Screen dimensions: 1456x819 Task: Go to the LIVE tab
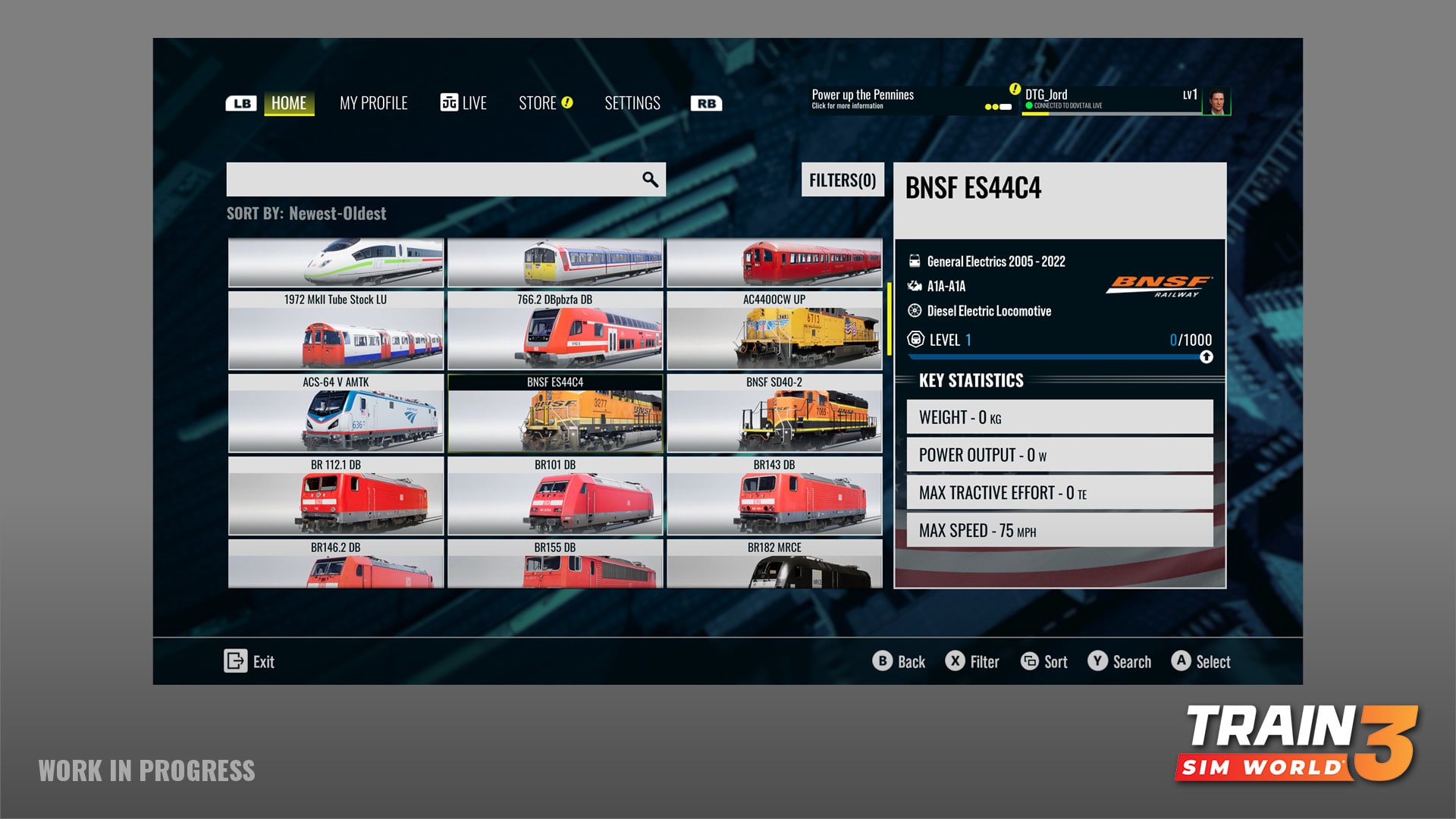(x=463, y=103)
